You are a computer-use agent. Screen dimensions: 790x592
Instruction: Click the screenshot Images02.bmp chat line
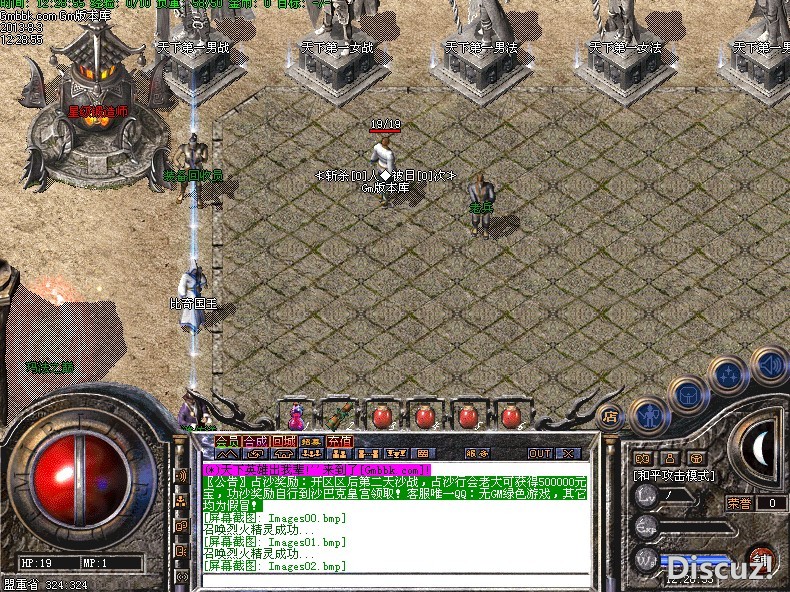click(x=275, y=566)
